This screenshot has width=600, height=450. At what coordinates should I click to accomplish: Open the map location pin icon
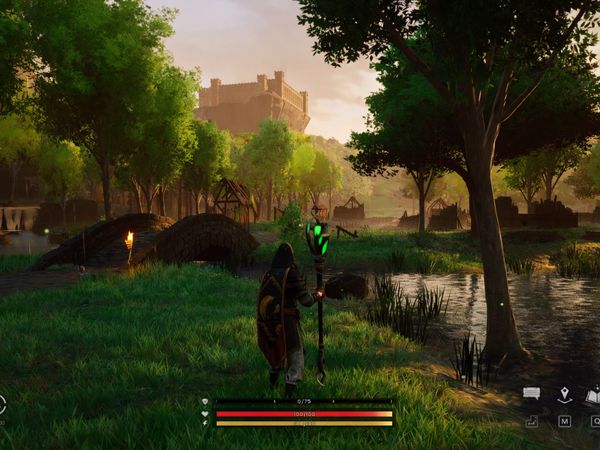[564, 395]
